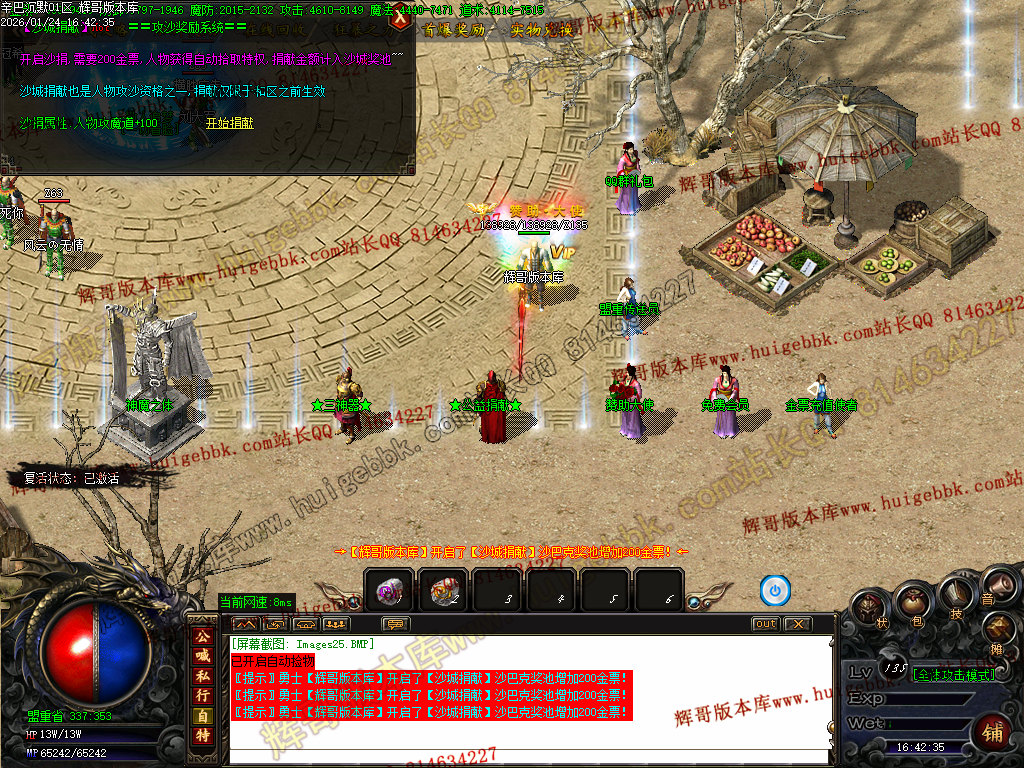This screenshot has height=768, width=1024.
Task: Select the 喊 shout chat channel
Action: click(x=202, y=655)
